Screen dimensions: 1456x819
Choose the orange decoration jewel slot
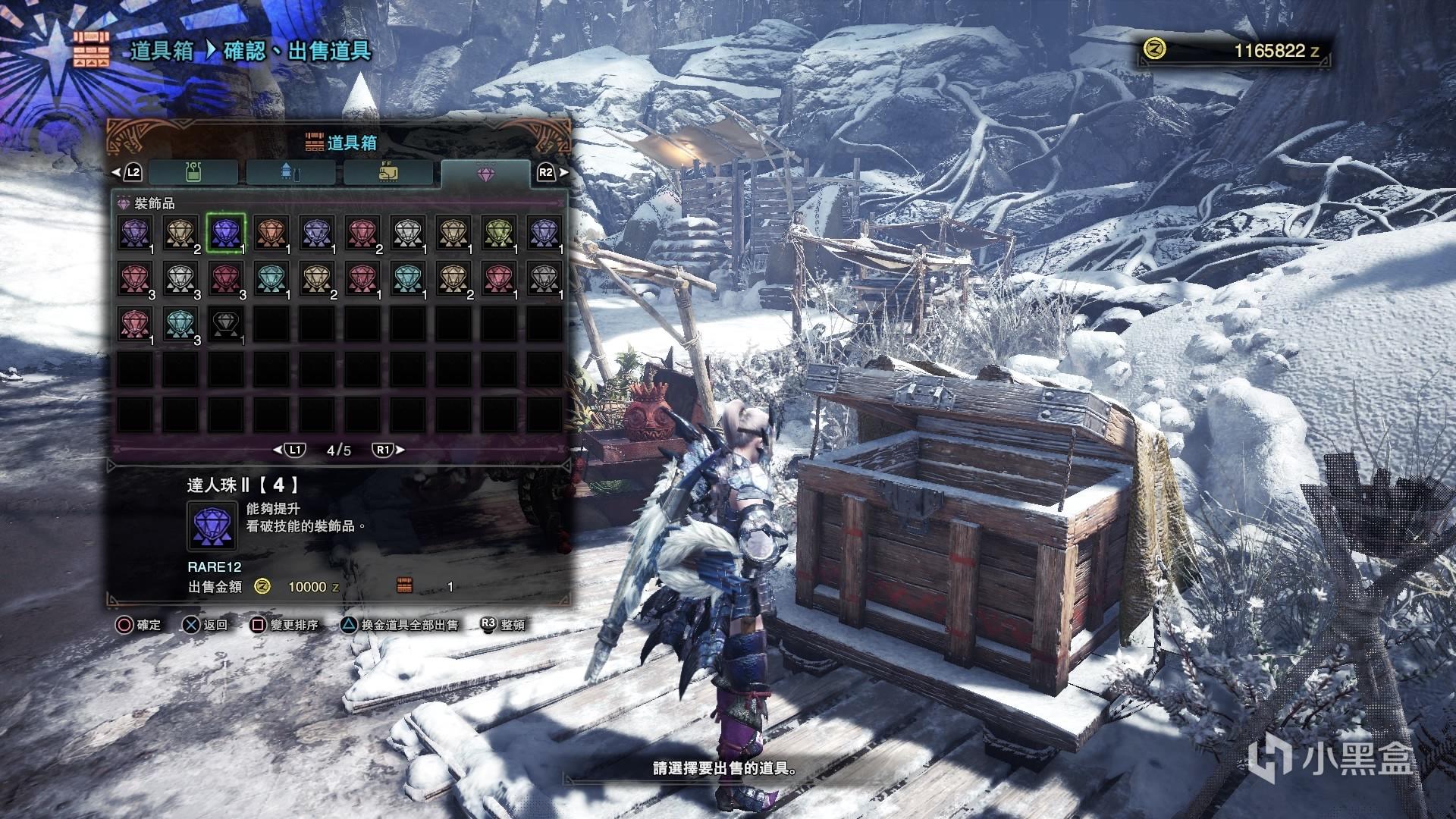[271, 233]
